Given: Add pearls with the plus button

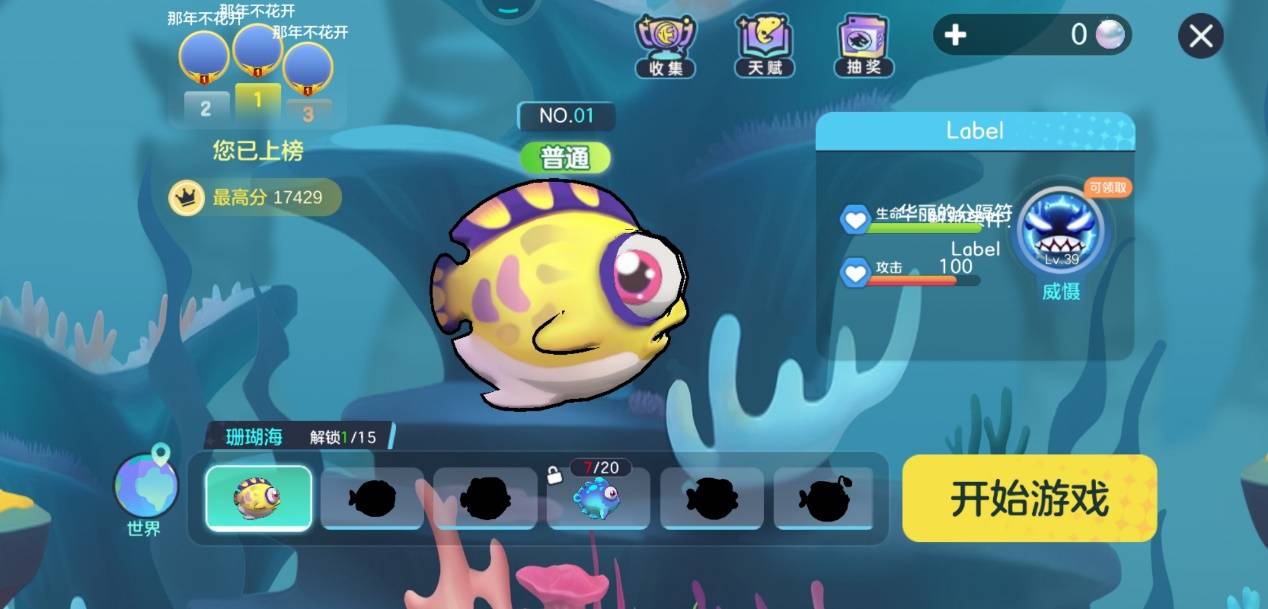Looking at the screenshot, I should [955, 36].
